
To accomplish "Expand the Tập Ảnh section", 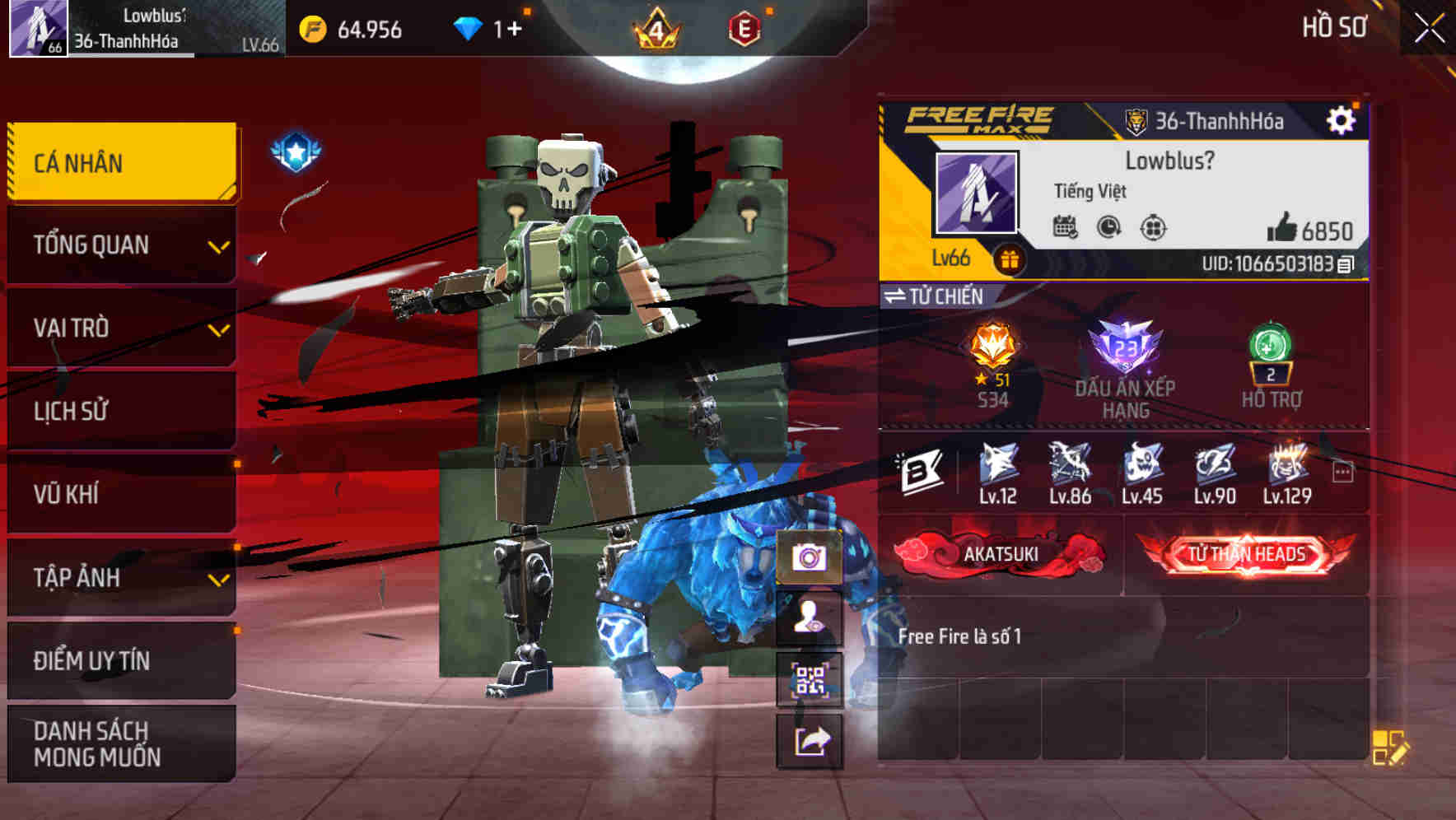I will coord(120,578).
